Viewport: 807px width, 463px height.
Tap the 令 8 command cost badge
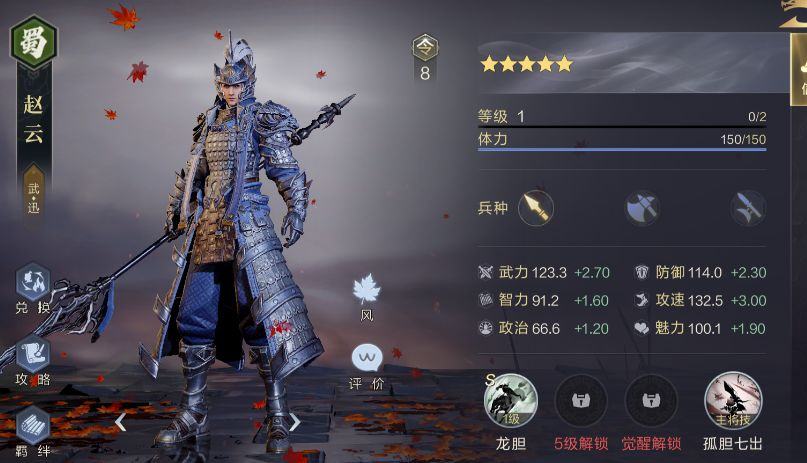[425, 59]
